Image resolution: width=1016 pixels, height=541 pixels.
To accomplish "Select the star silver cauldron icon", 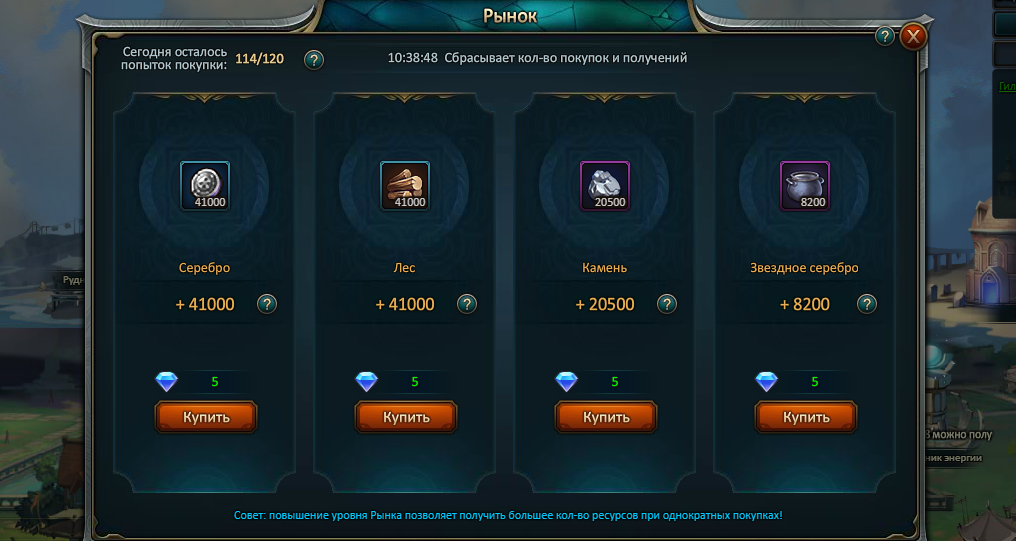I will (x=805, y=186).
